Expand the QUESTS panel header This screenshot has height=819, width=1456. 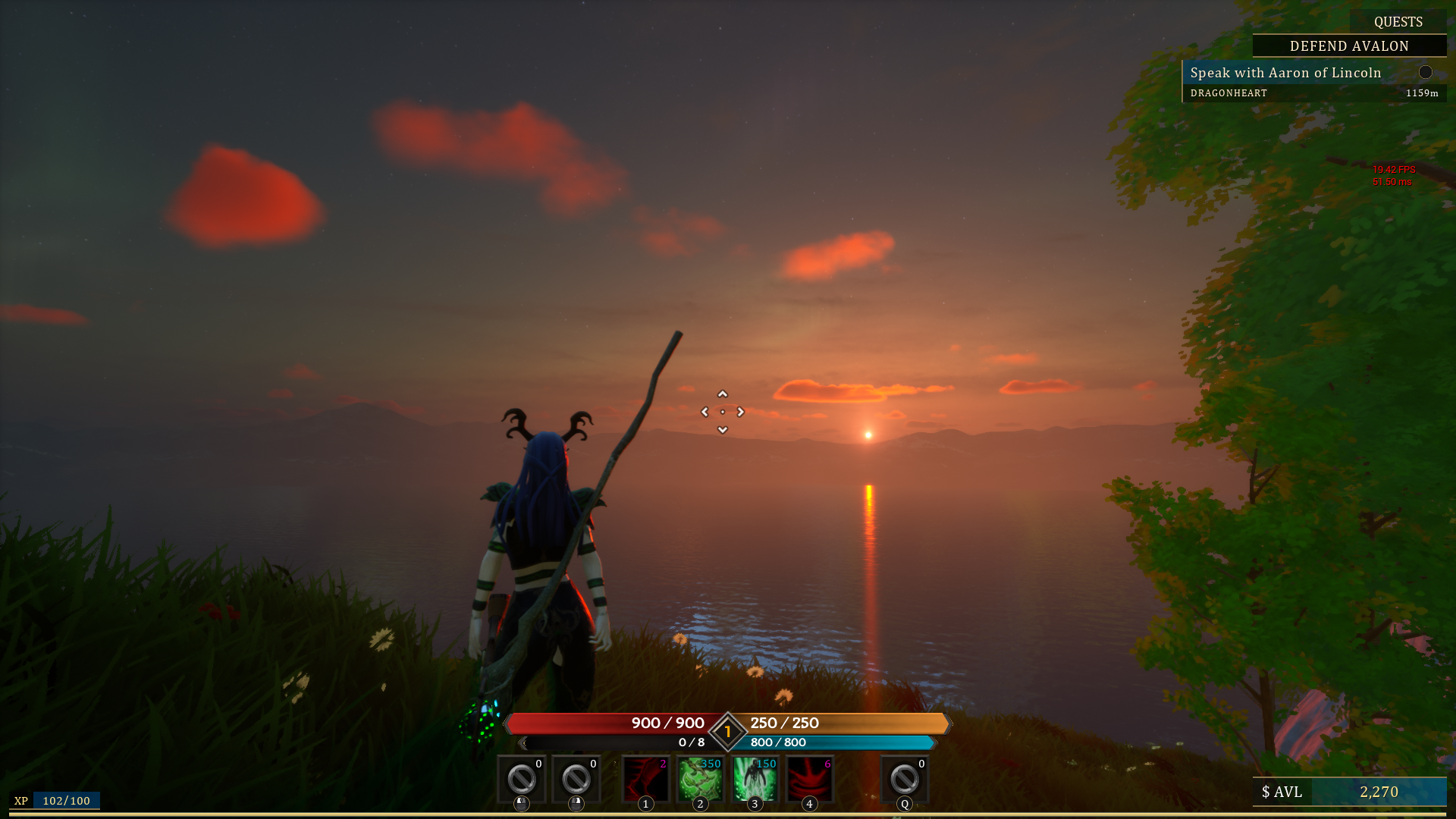[x=1400, y=22]
